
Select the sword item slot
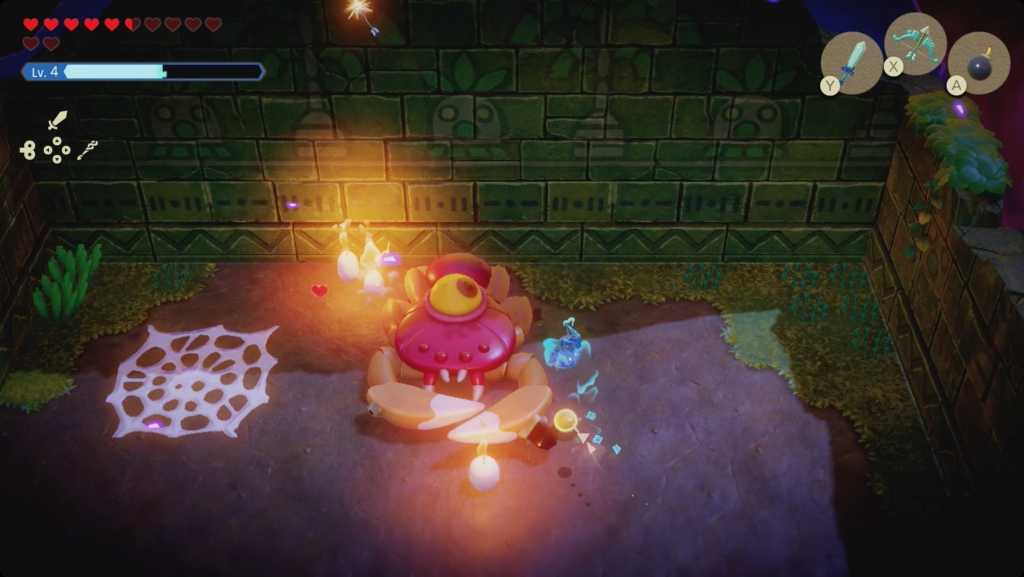coord(851,63)
